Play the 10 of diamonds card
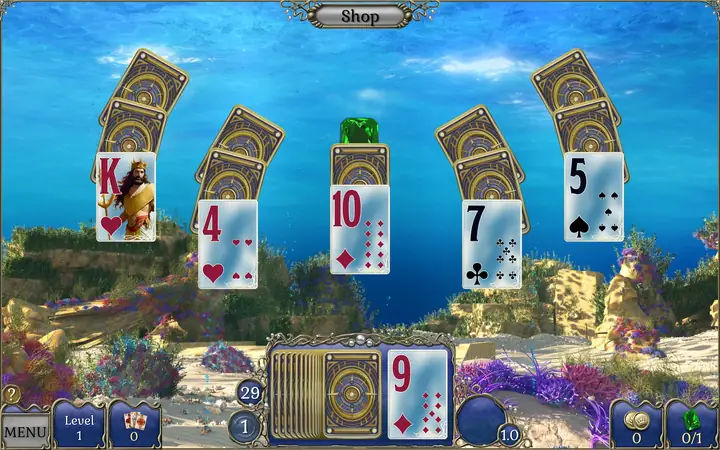Screen dimensions: 720x450 tap(359, 230)
